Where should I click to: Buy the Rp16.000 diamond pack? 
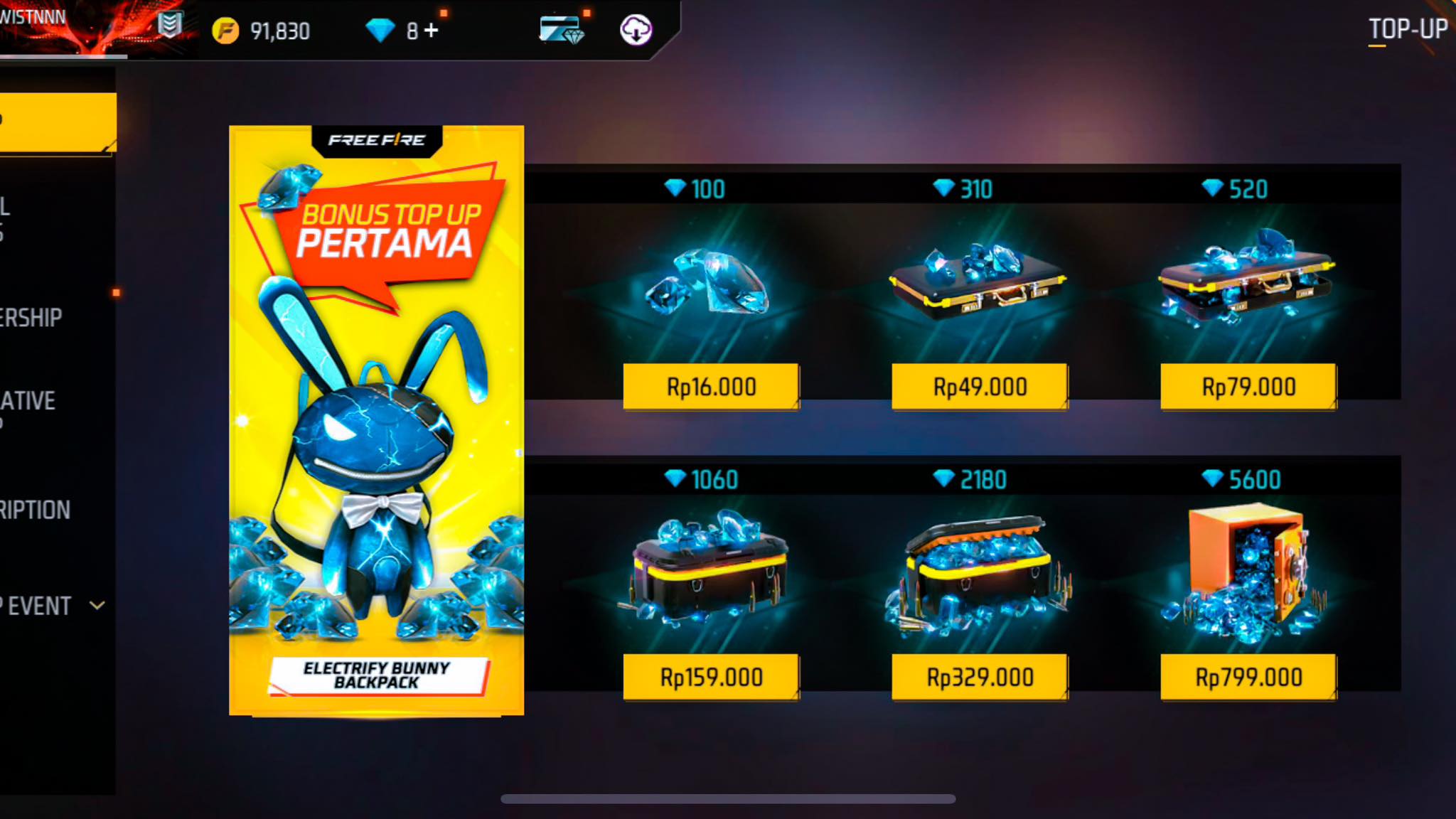point(710,386)
